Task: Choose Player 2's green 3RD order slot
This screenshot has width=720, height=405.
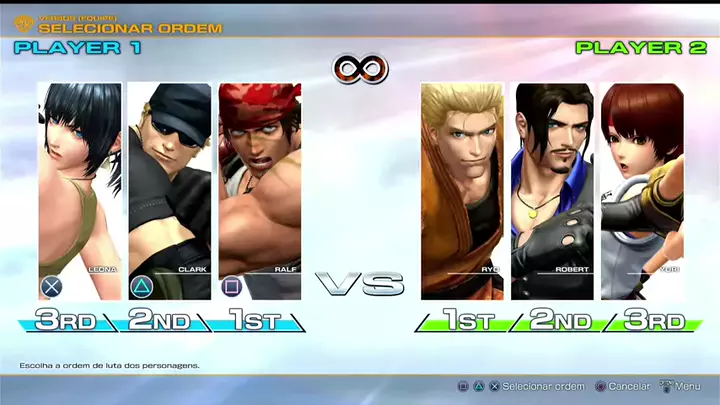Action: (653, 321)
